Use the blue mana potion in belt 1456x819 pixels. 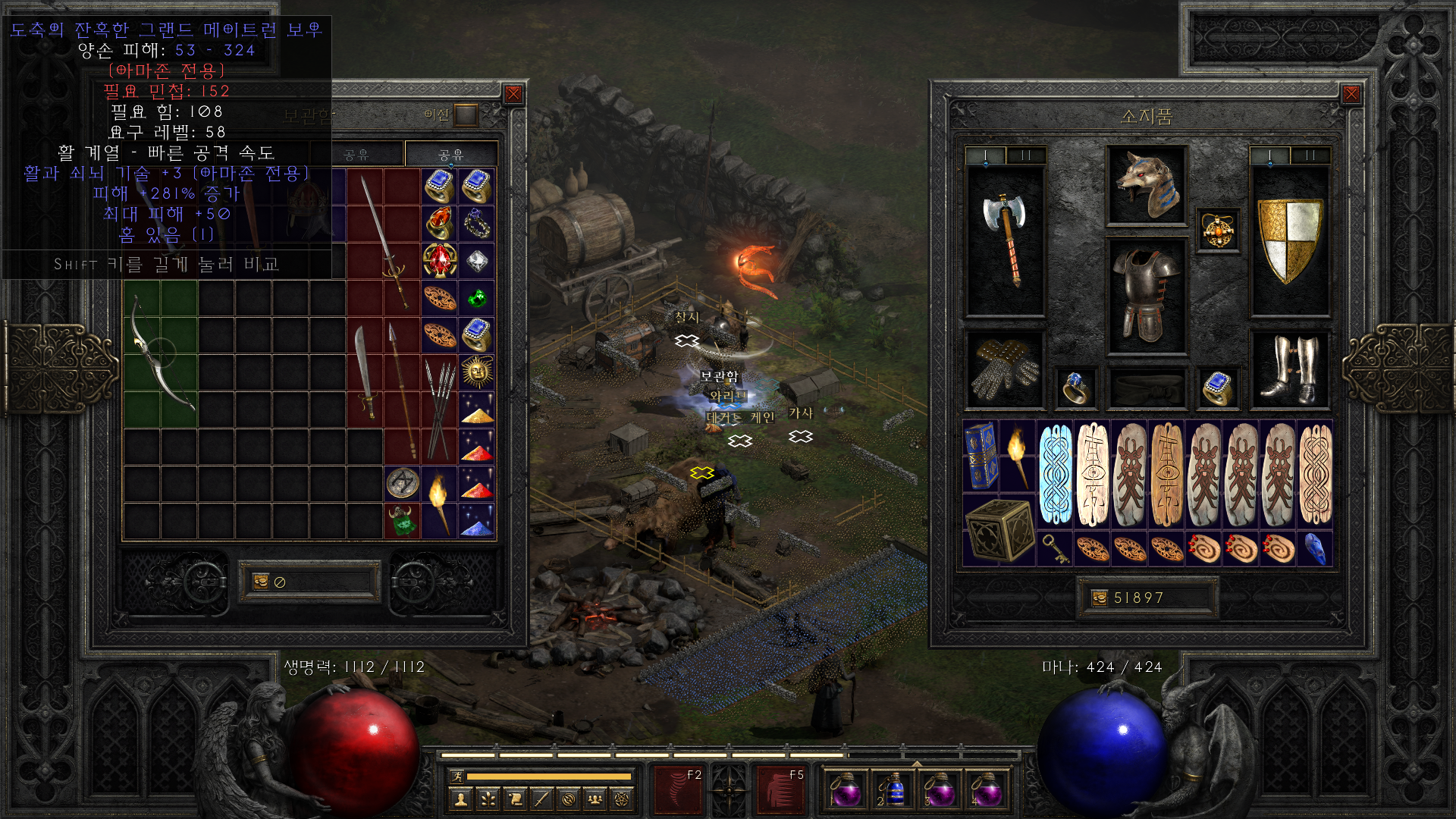(893, 789)
